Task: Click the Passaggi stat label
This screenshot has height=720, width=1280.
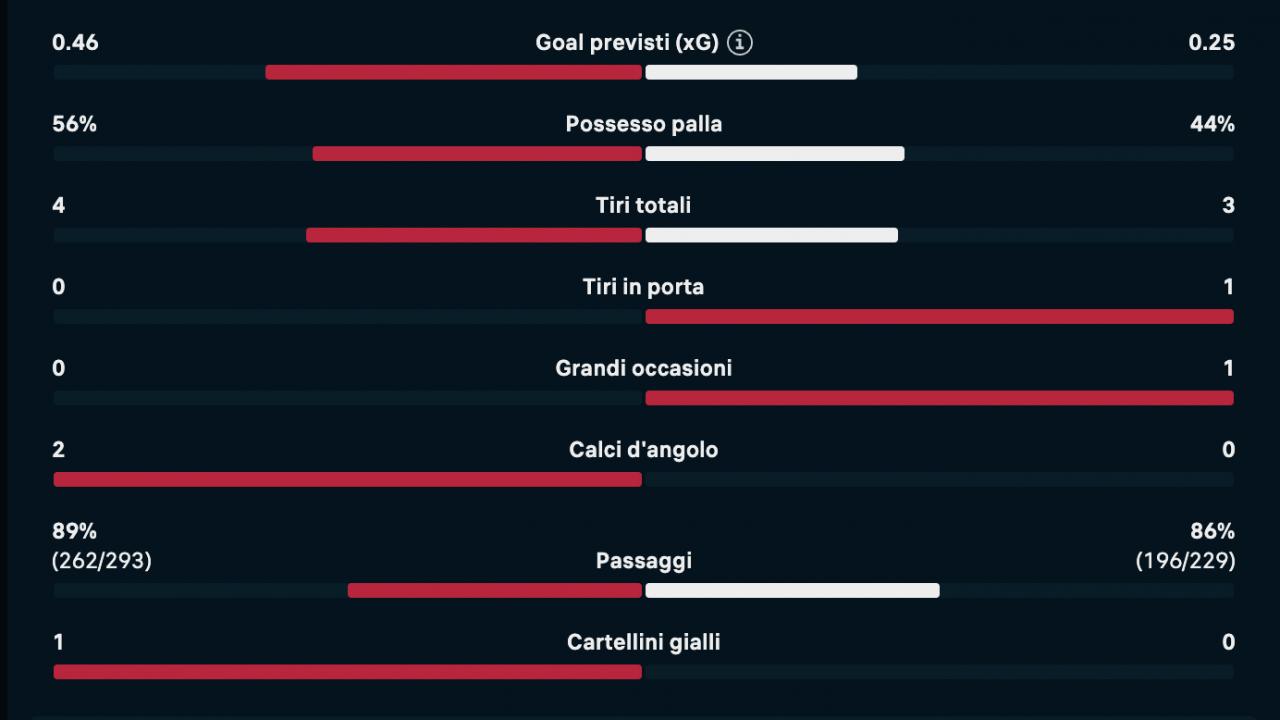Action: pos(643,560)
